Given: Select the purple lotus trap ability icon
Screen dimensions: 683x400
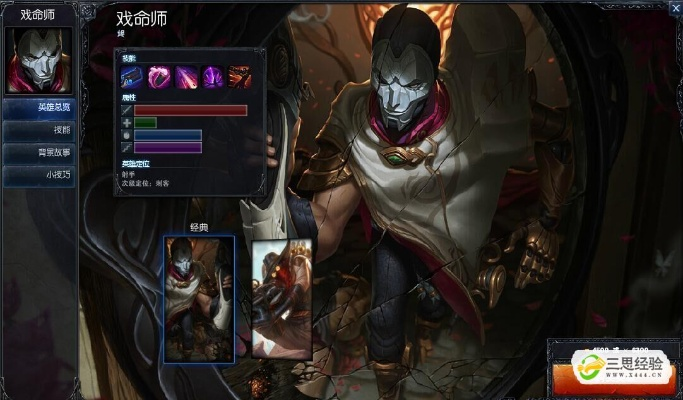Looking at the screenshot, I should point(212,76).
